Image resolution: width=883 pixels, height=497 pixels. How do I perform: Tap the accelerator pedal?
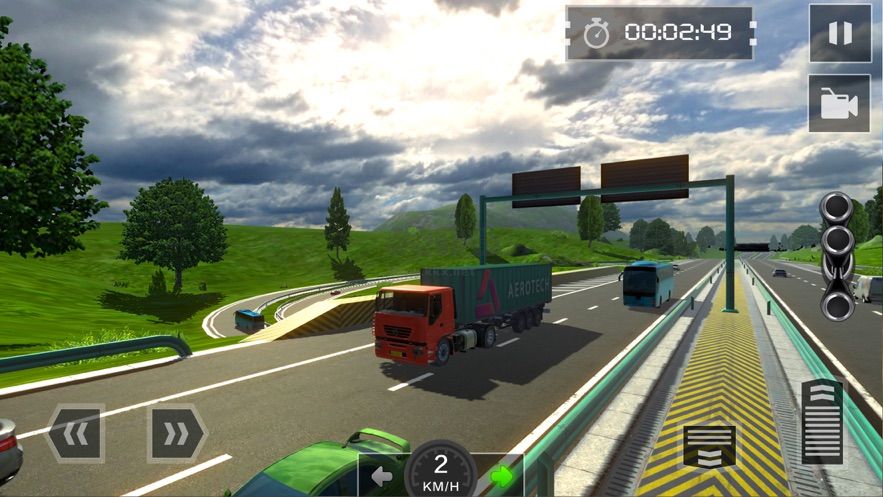[x=822, y=421]
